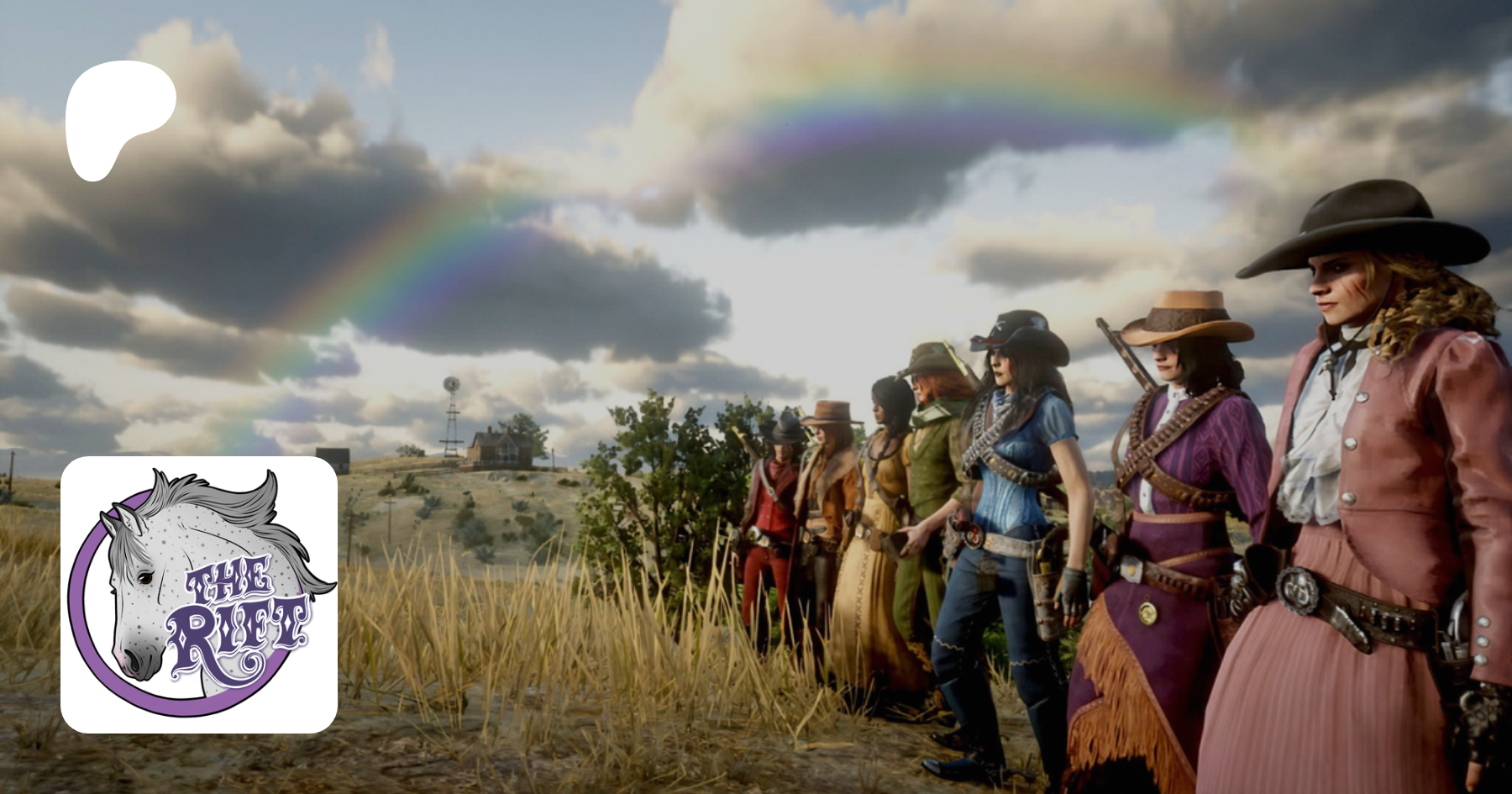Viewport: 1512px width, 794px height.
Task: Click the white Patreon logo
Action: [x=118, y=118]
